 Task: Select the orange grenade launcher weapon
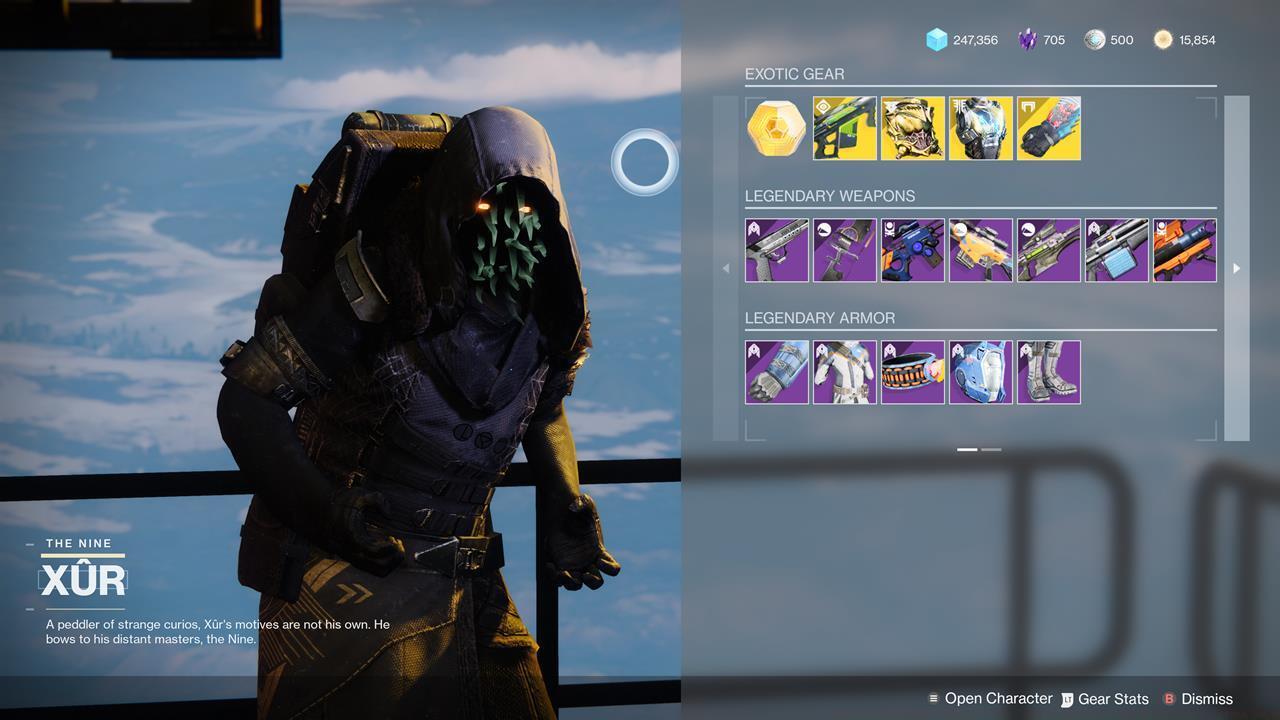pyautogui.click(x=1185, y=250)
